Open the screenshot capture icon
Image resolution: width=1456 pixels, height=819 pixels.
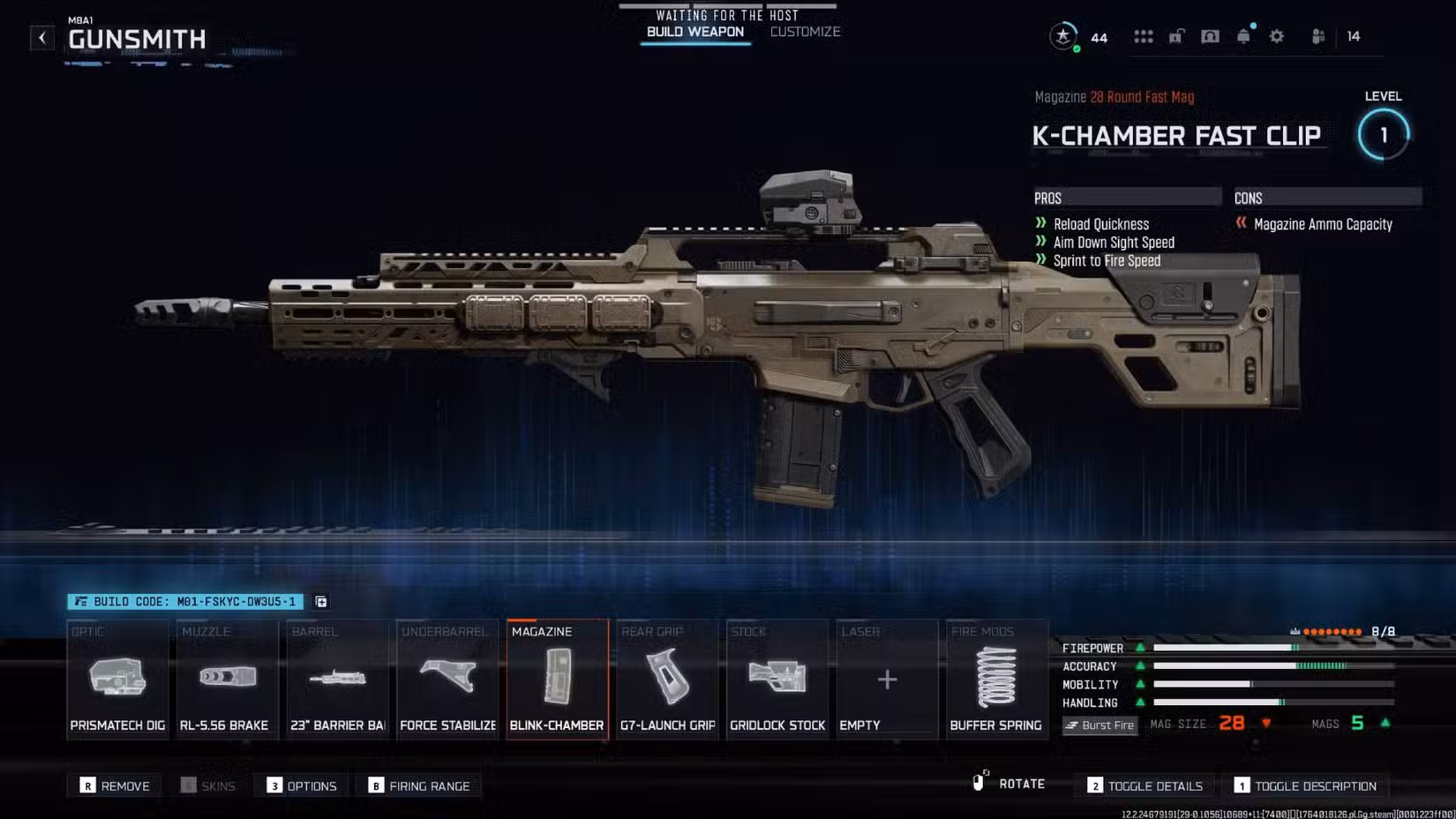tap(1210, 36)
